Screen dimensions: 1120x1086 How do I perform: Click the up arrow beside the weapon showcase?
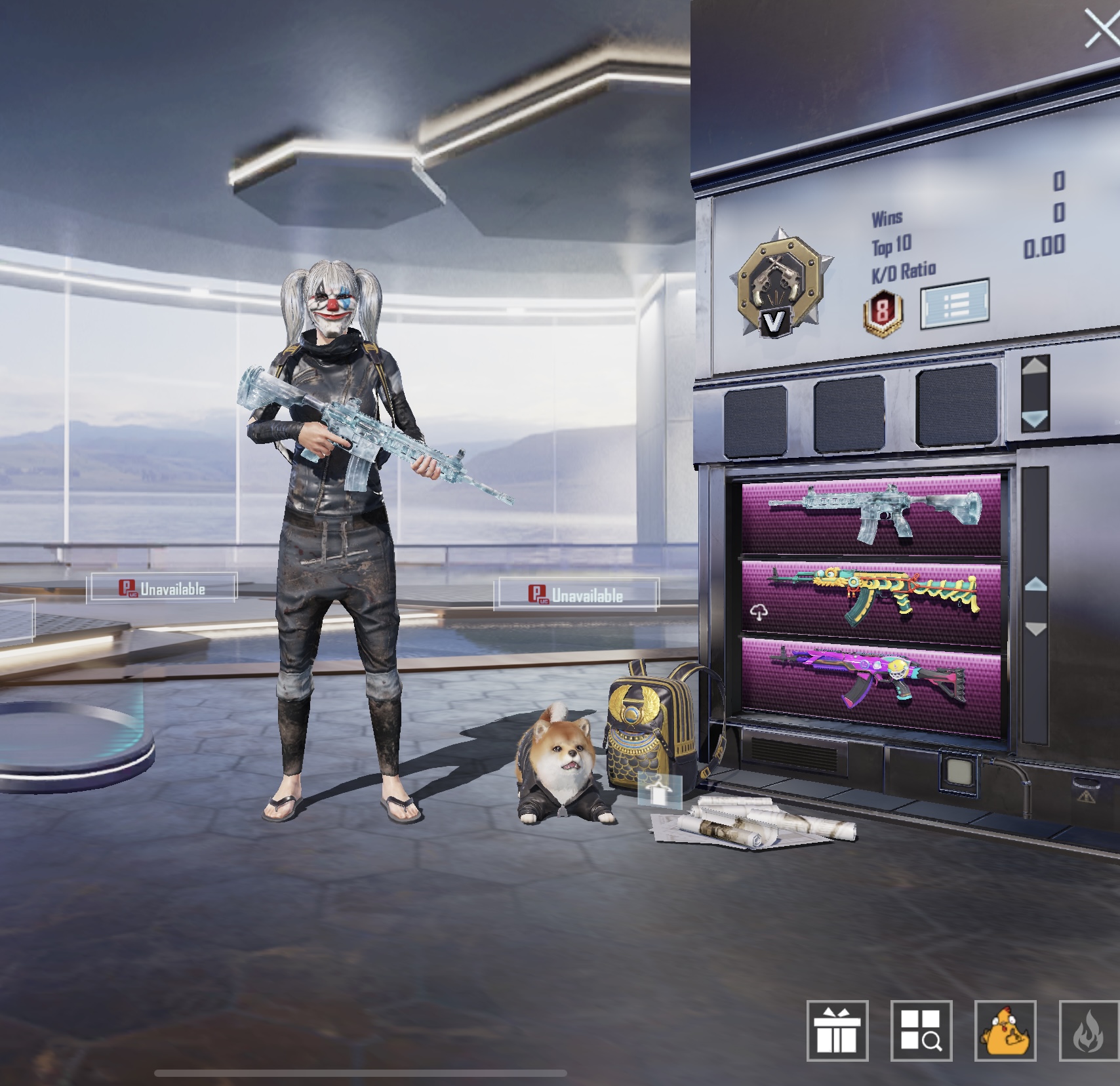(1035, 583)
